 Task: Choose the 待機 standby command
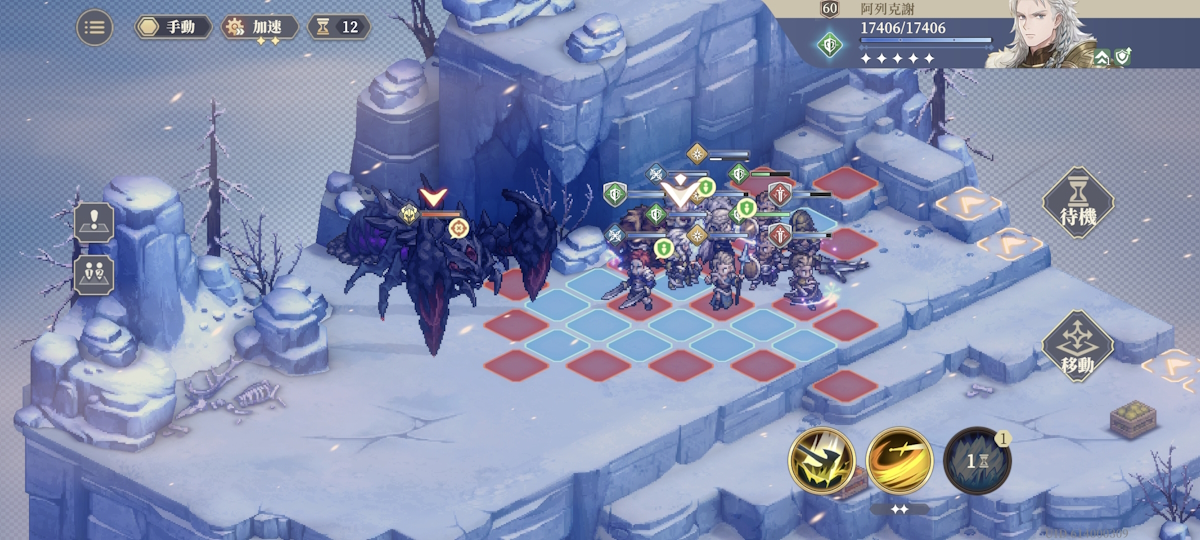pos(1078,203)
